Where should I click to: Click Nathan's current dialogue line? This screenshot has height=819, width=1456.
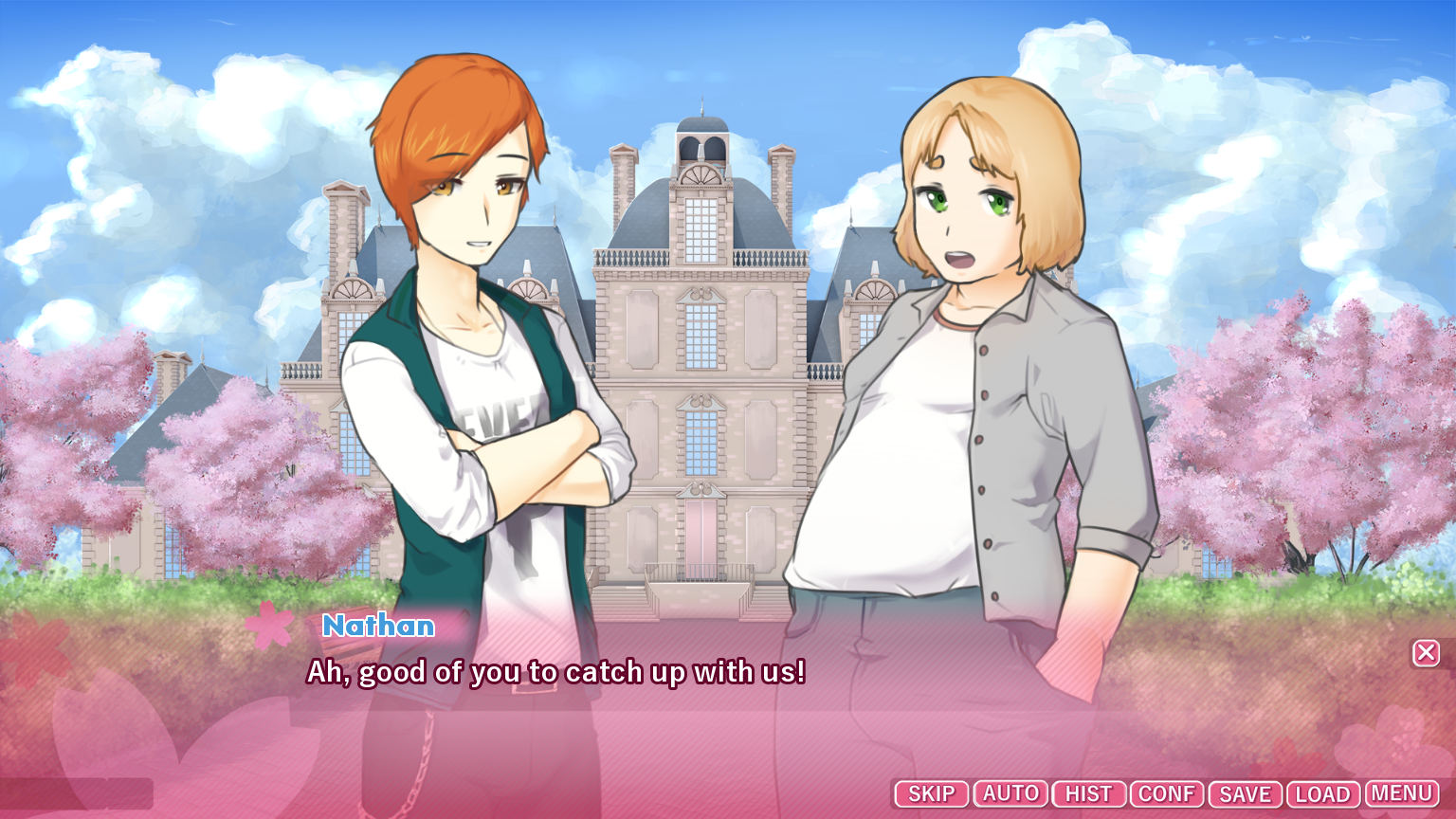point(555,672)
